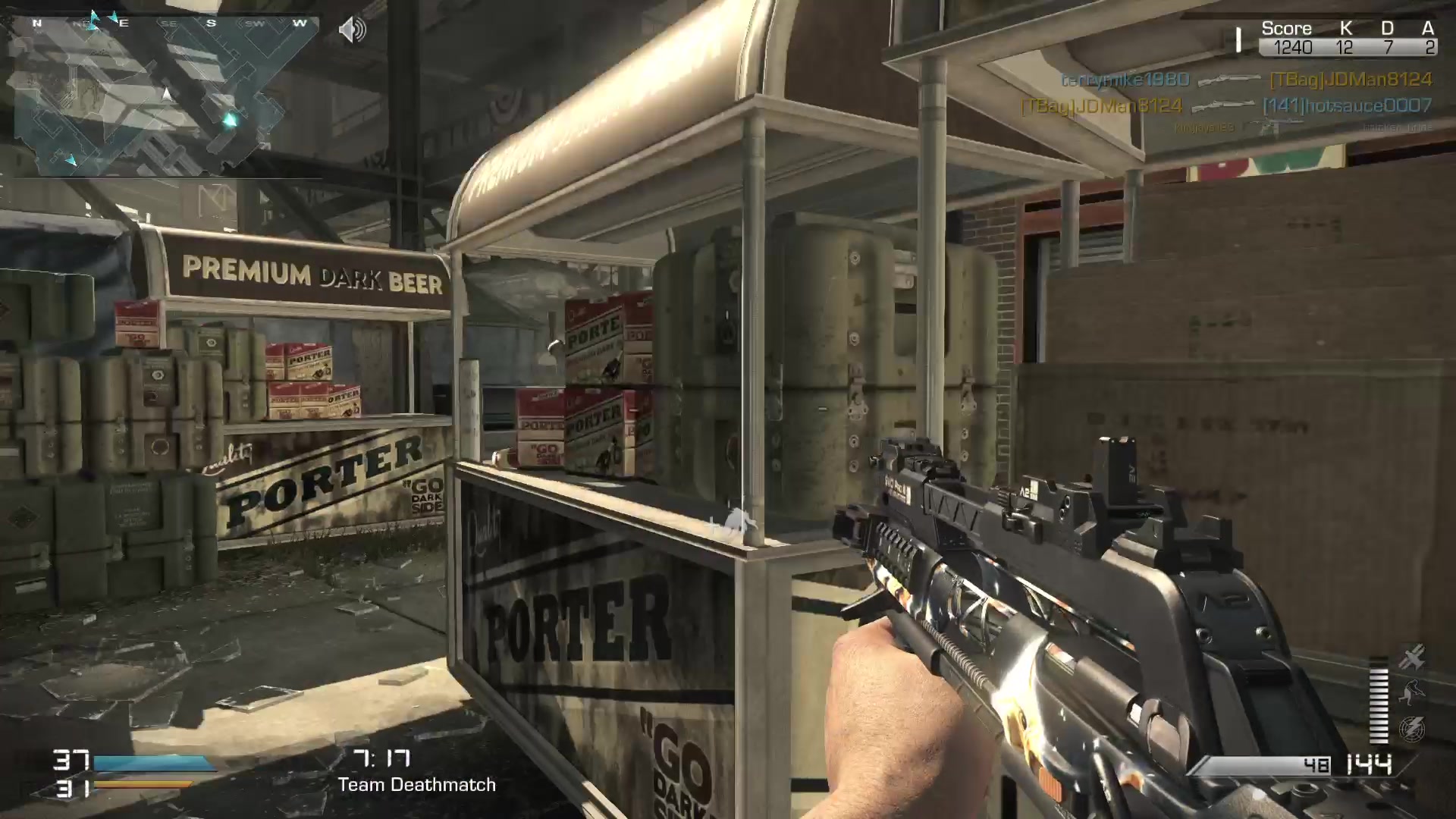Click the glowing teammate marker on minimap
Image resolution: width=1456 pixels, height=819 pixels.
pyautogui.click(x=230, y=119)
